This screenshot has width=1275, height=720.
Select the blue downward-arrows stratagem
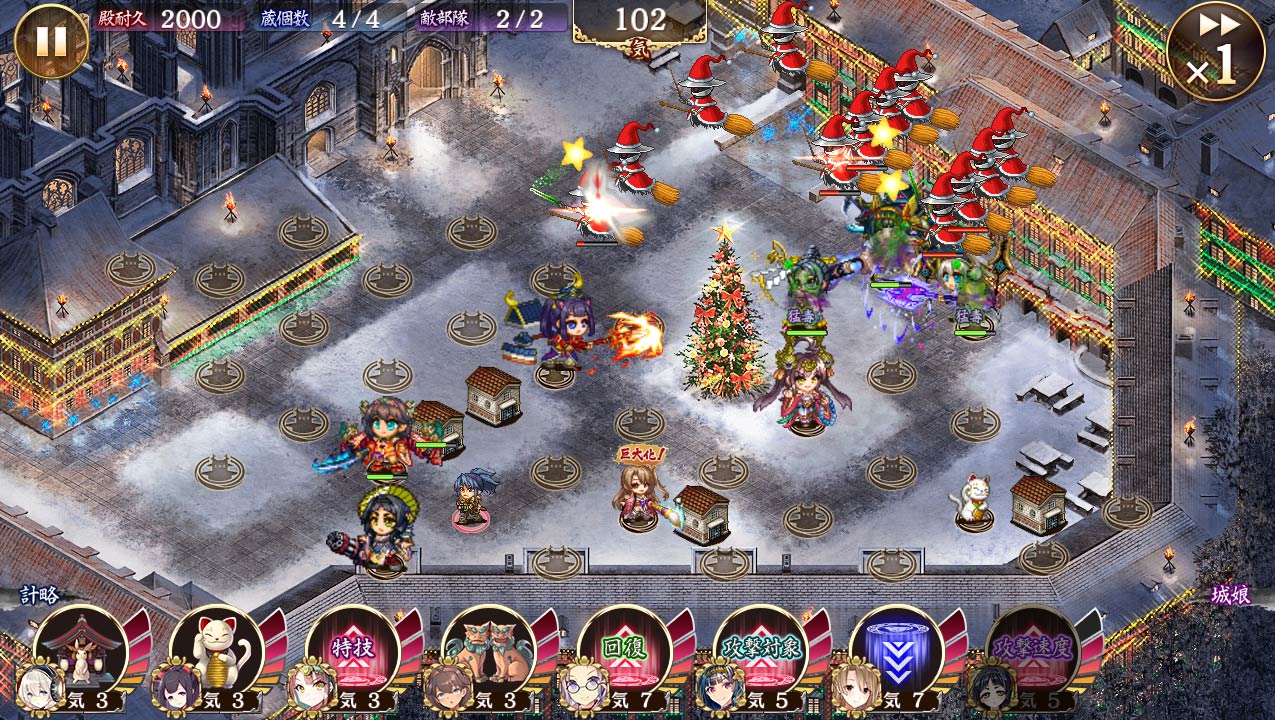coord(896,650)
